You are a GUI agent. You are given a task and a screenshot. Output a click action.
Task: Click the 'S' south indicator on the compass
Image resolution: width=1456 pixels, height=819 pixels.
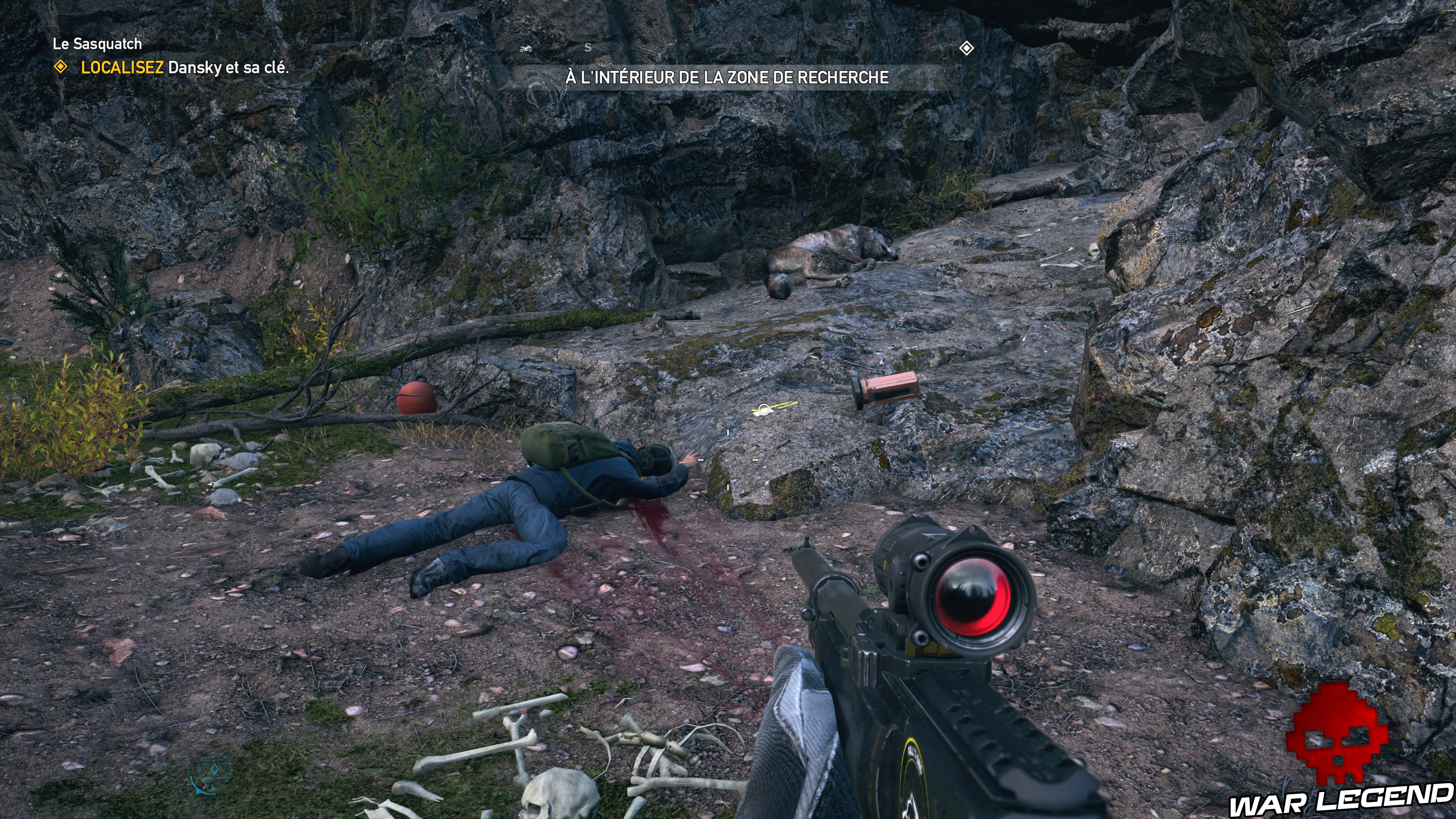tap(589, 48)
